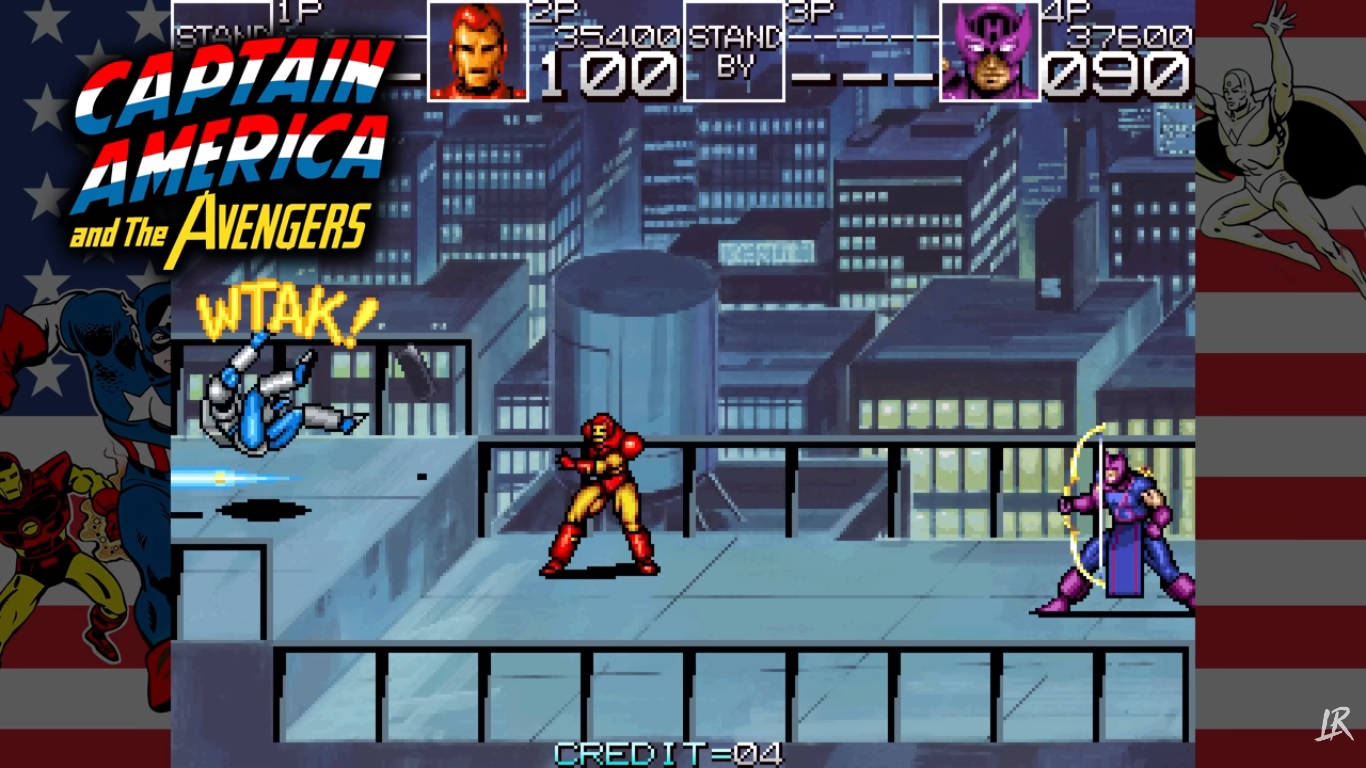Screen dimensions: 1366x768
Task: Select Hawkeye's player portrait
Action: coord(989,51)
